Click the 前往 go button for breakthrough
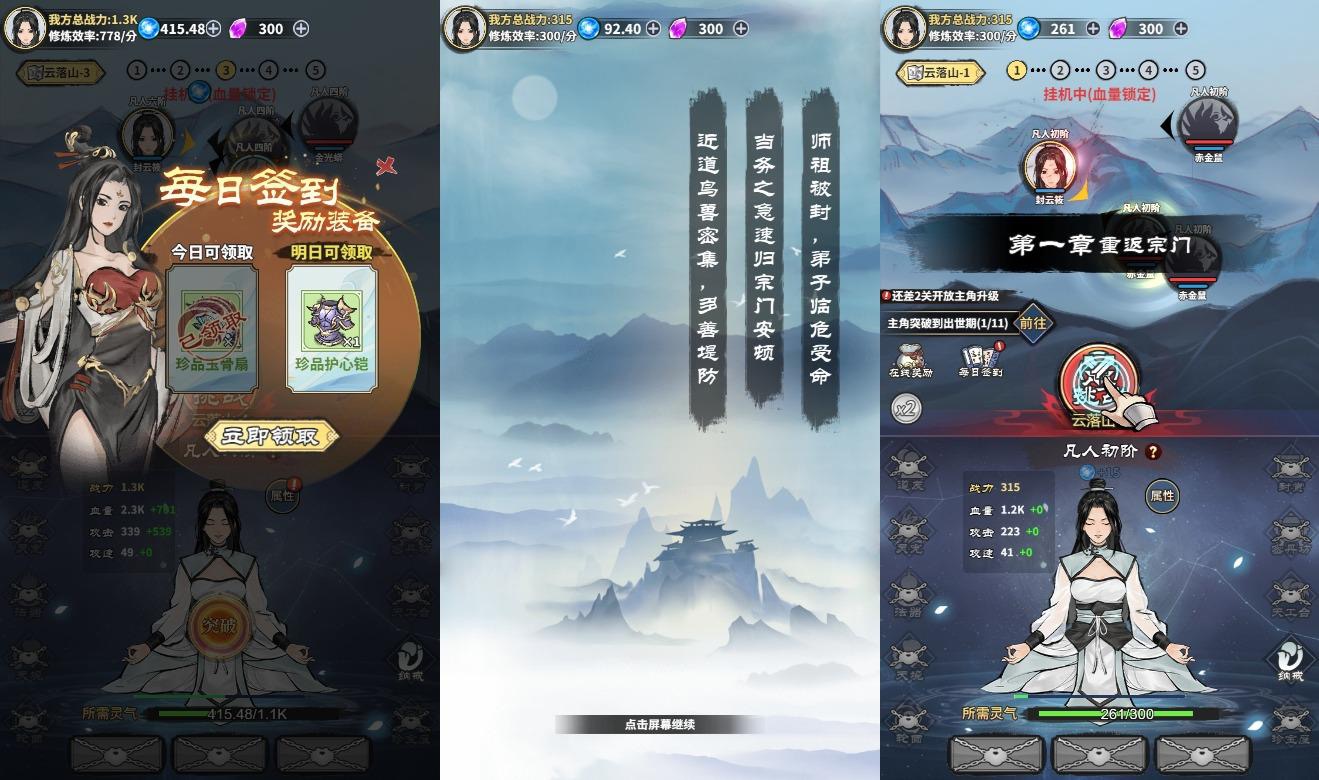Screen dimensions: 1319x780 tap(1032, 324)
